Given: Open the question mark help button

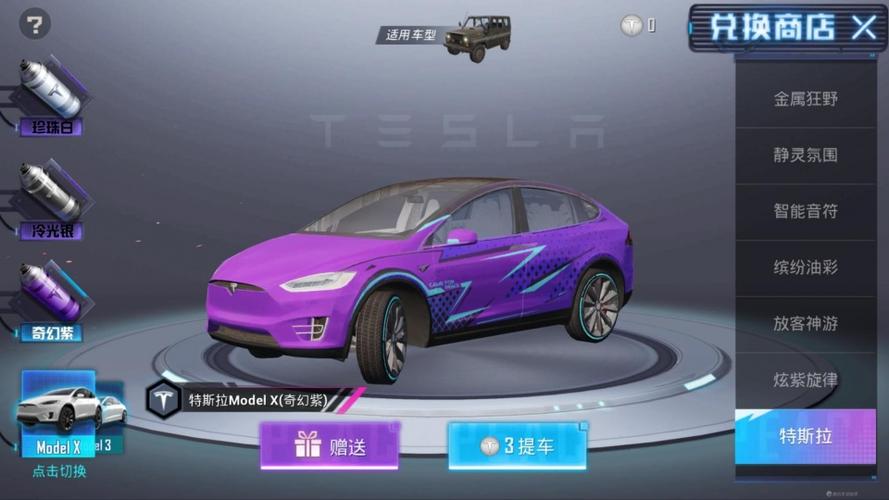Looking at the screenshot, I should (x=34, y=24).
